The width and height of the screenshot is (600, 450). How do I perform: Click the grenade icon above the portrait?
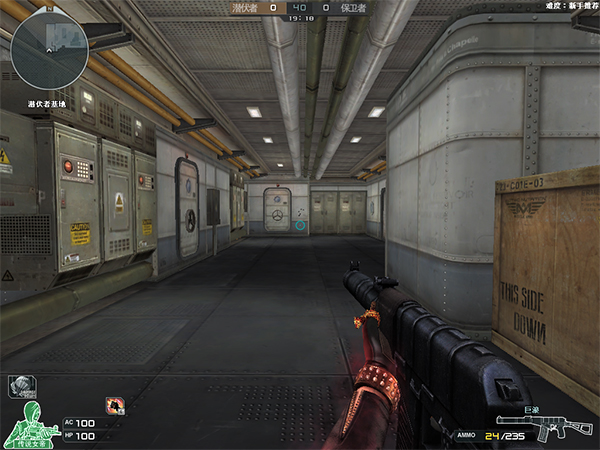[x=19, y=384]
